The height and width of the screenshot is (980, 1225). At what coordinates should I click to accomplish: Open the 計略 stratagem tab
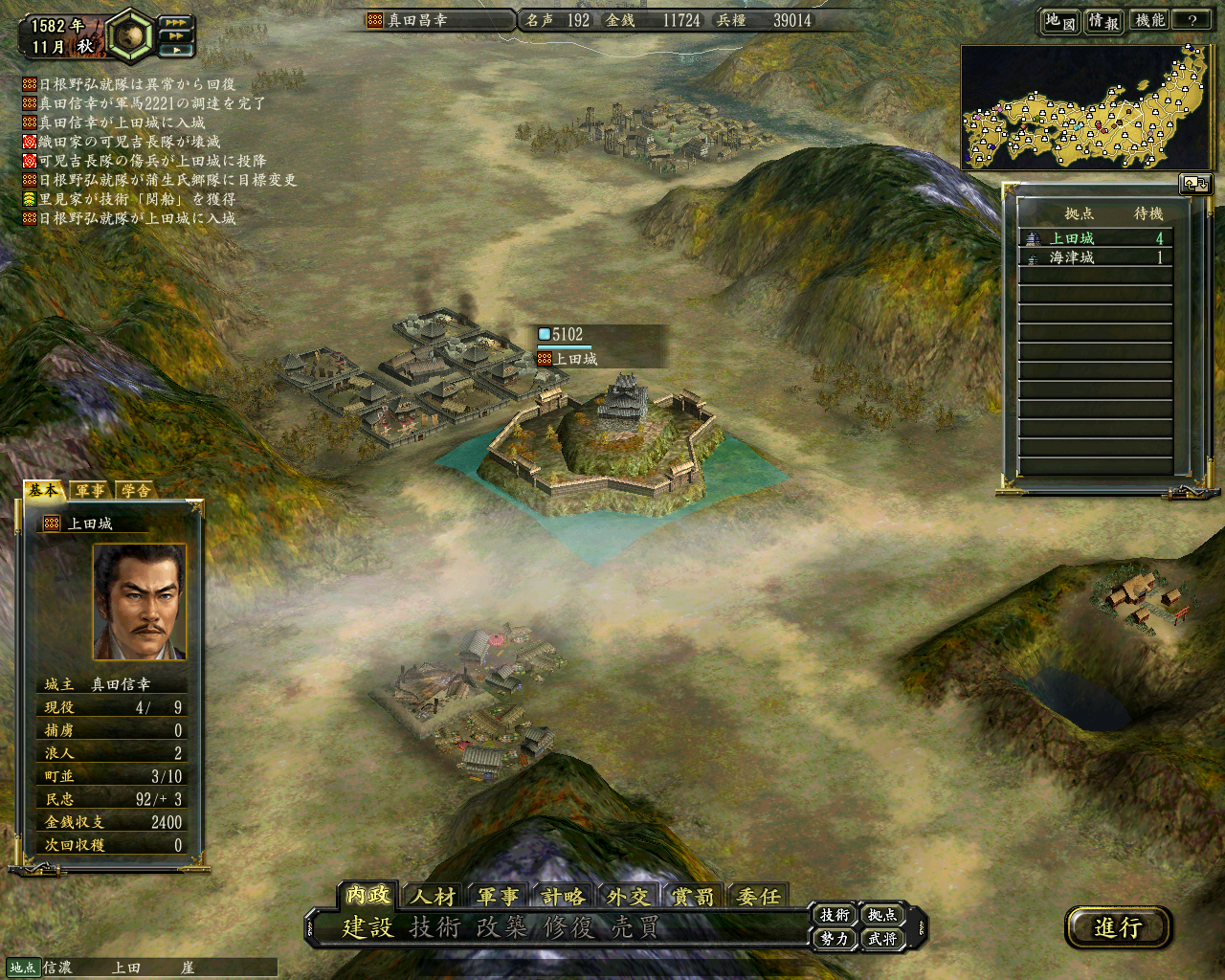pos(563,896)
